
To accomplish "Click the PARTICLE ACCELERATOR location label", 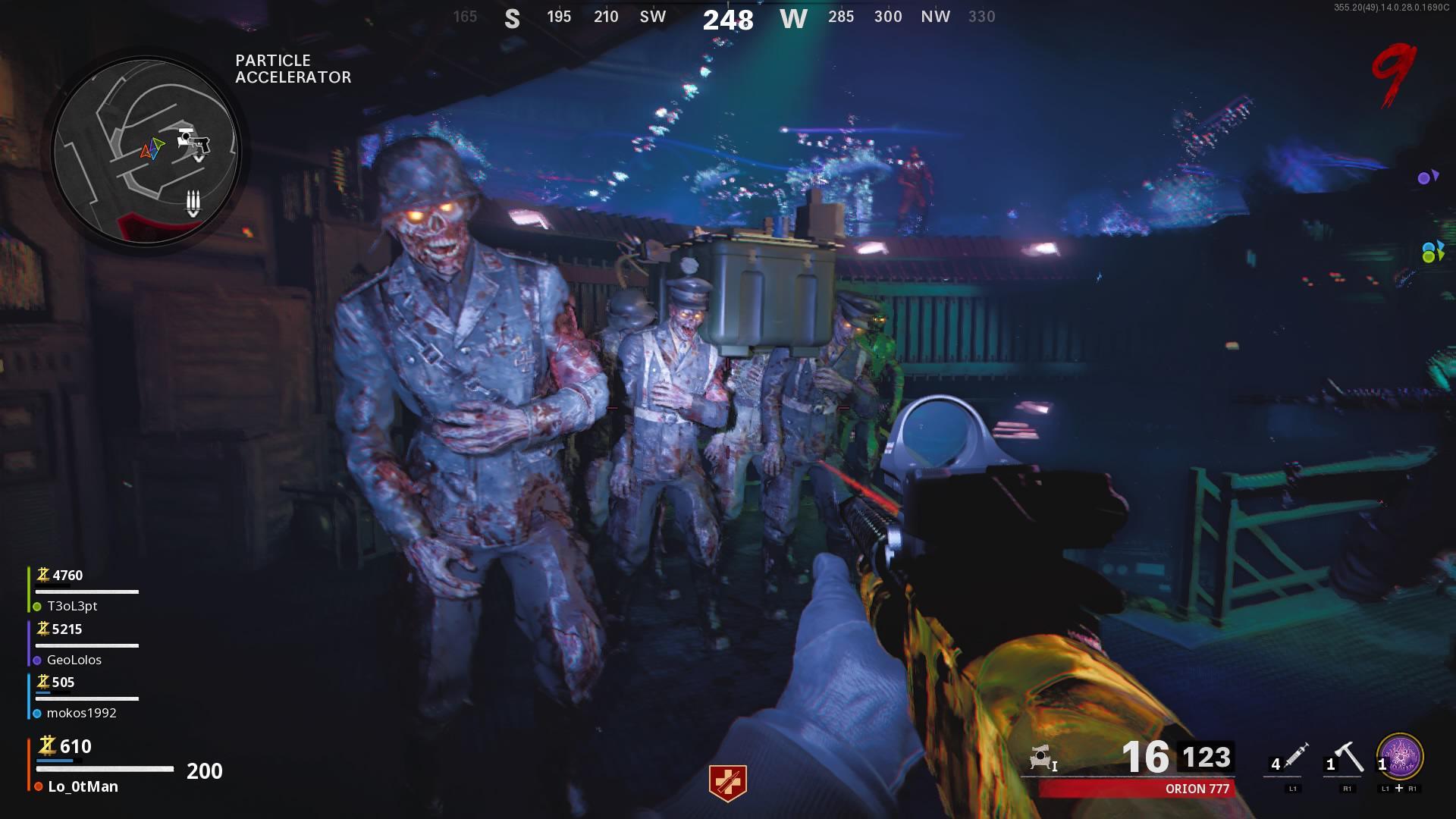I will coord(292,69).
